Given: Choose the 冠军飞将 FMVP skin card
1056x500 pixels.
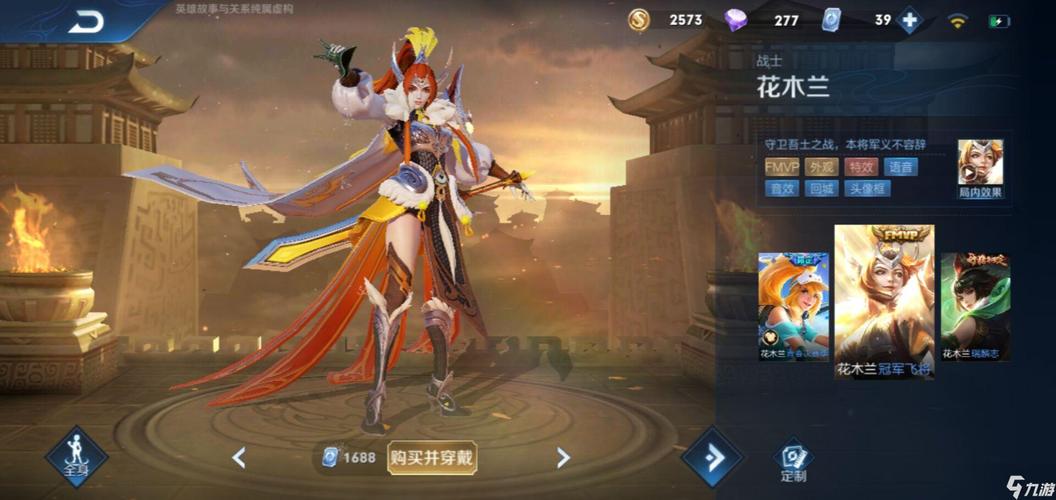Looking at the screenshot, I should tap(884, 302).
